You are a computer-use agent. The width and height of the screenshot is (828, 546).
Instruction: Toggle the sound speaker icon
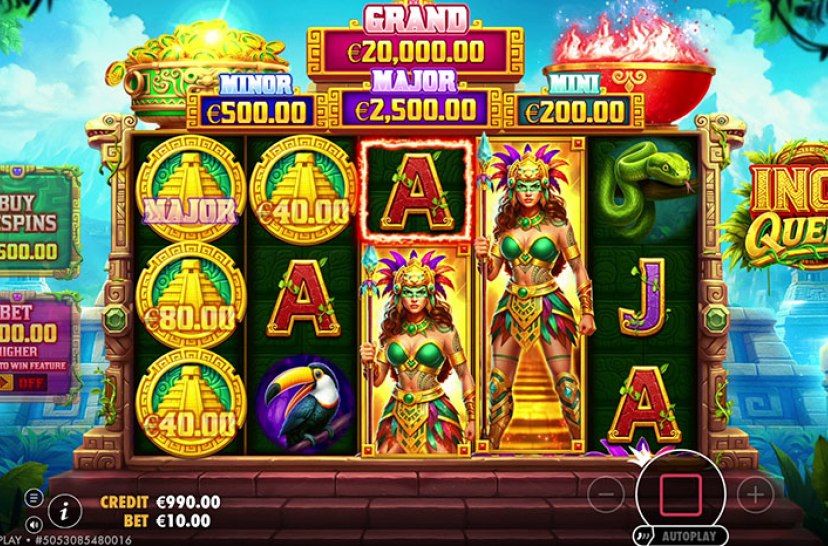pyautogui.click(x=33, y=522)
